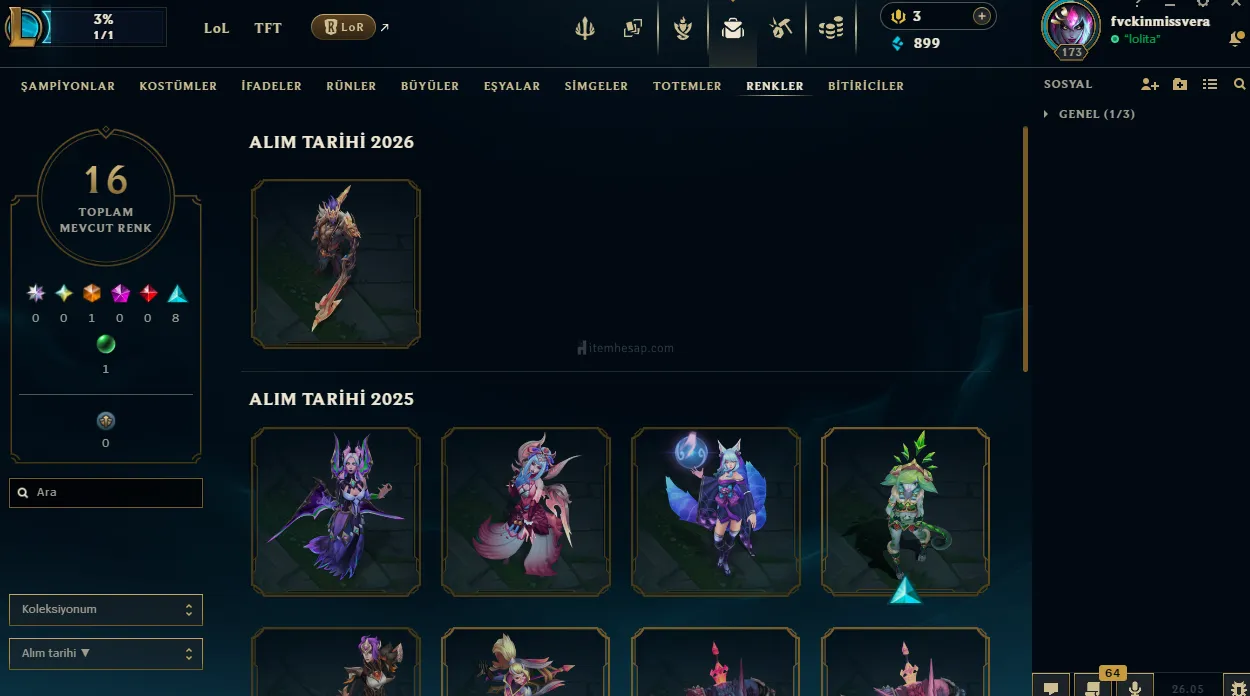
Task: Open the Totemler tab
Action: pos(687,86)
